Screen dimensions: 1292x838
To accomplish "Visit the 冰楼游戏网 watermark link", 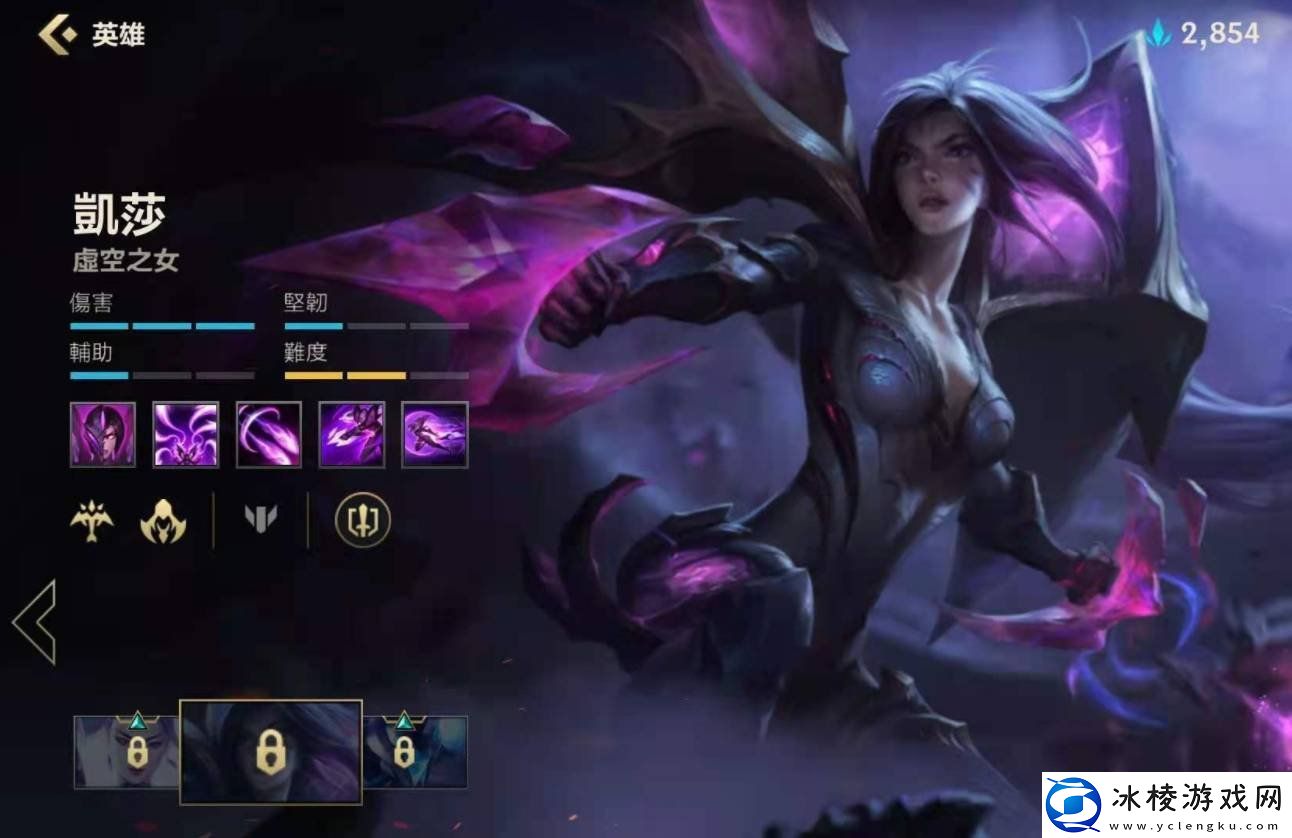I will [x=1166, y=804].
